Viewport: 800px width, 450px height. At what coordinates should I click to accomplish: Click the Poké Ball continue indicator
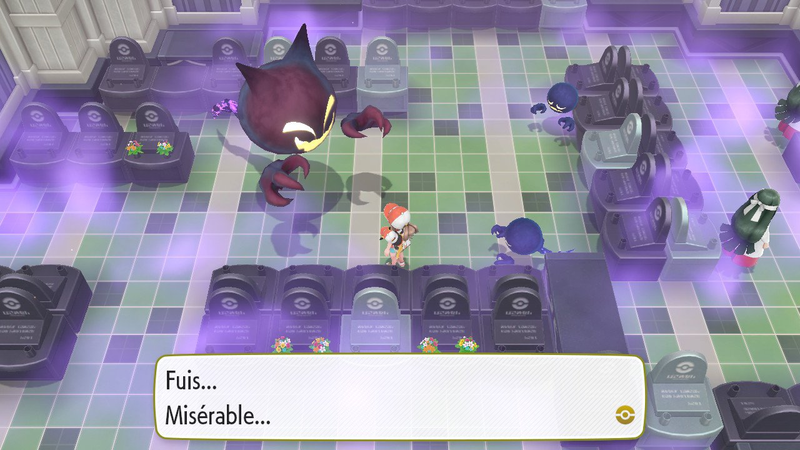pos(625,413)
